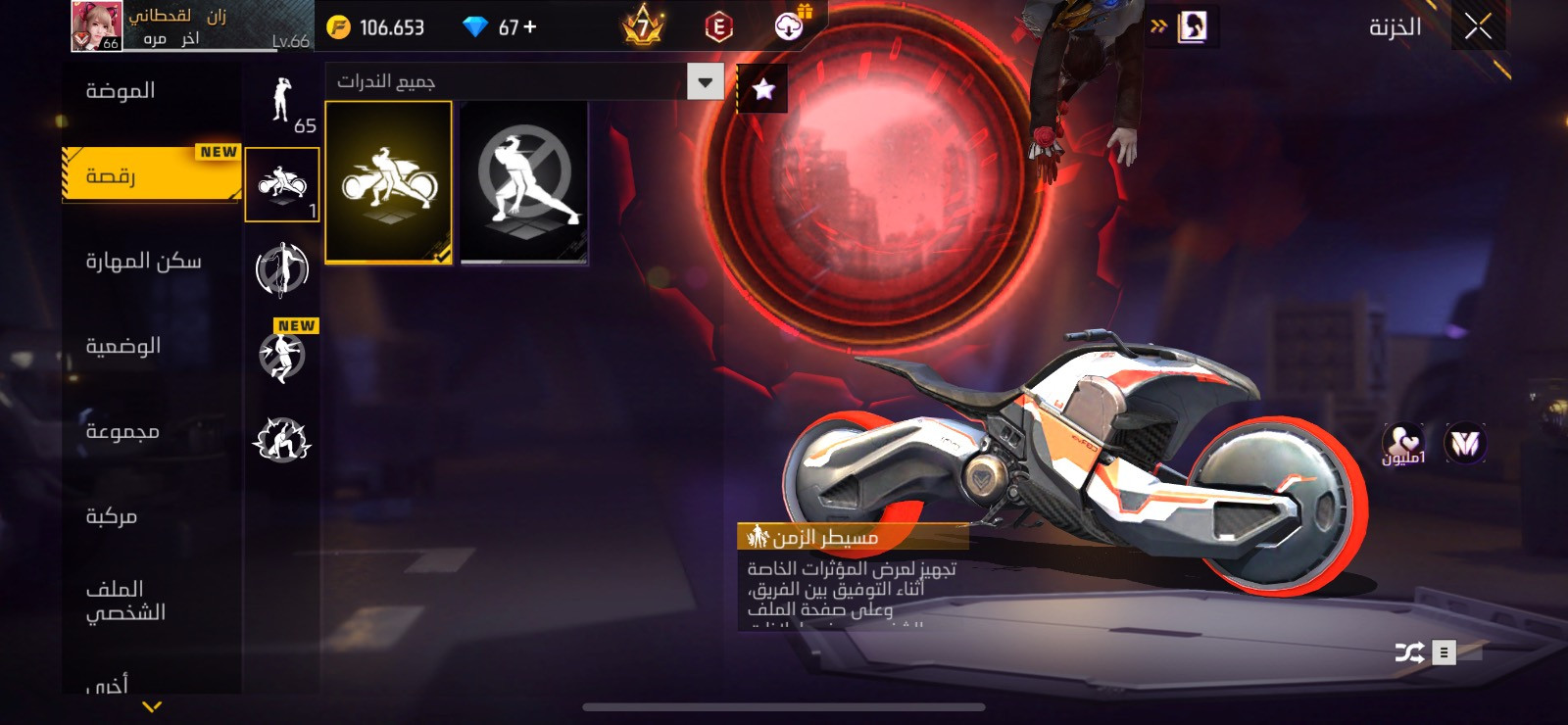Viewport: 1568px width, 725px height.
Task: Show the standing figure subcategory with 65
Action: click(x=282, y=103)
